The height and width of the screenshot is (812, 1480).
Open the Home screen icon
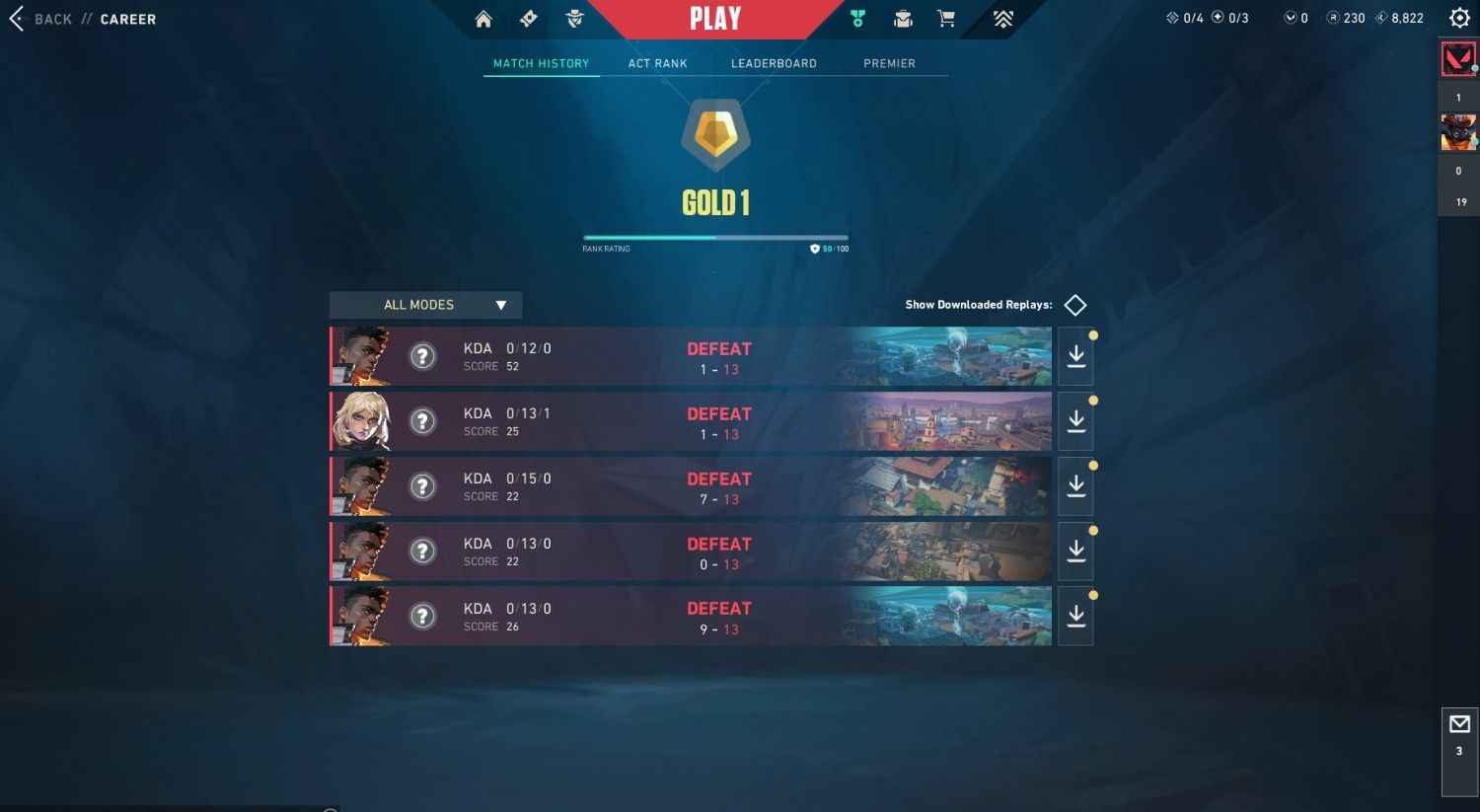coord(483,18)
